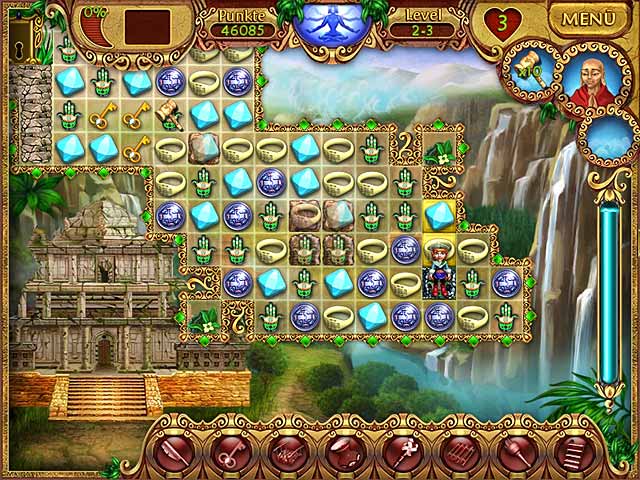
Task: Open the Menü button
Action: [x=594, y=18]
